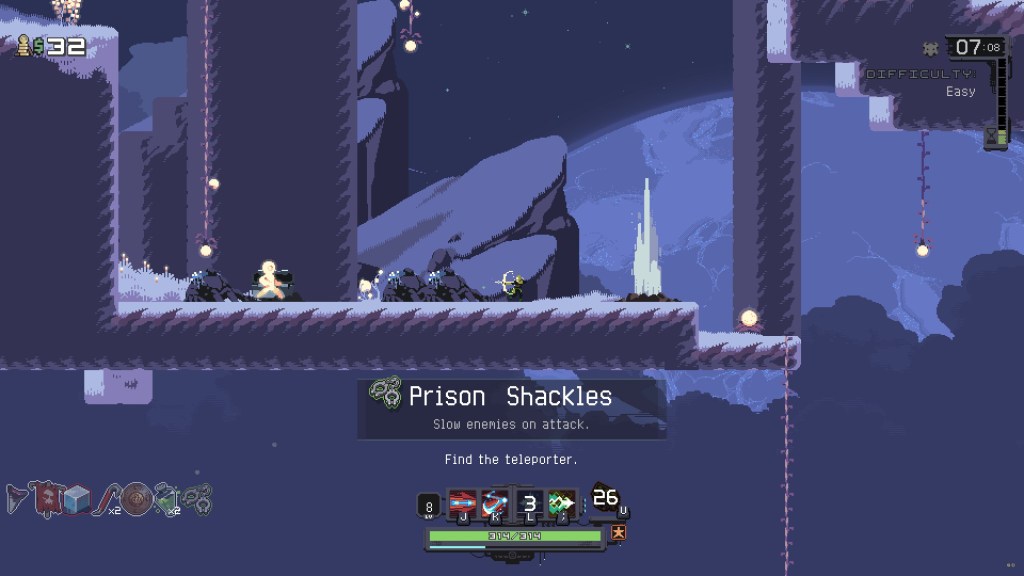Pick the Prison Shackles inventory icon
Screen dimensions: 1024x576
(x=197, y=497)
